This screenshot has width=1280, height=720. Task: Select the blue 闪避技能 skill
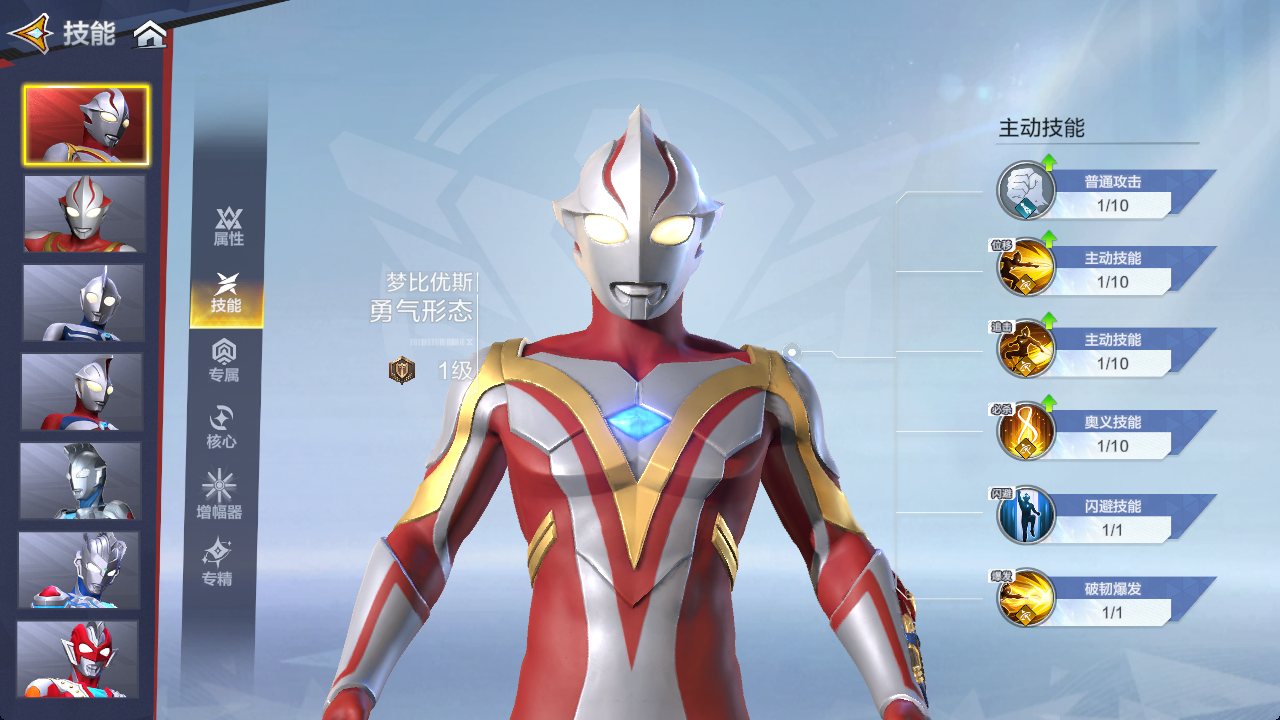[x=1027, y=515]
